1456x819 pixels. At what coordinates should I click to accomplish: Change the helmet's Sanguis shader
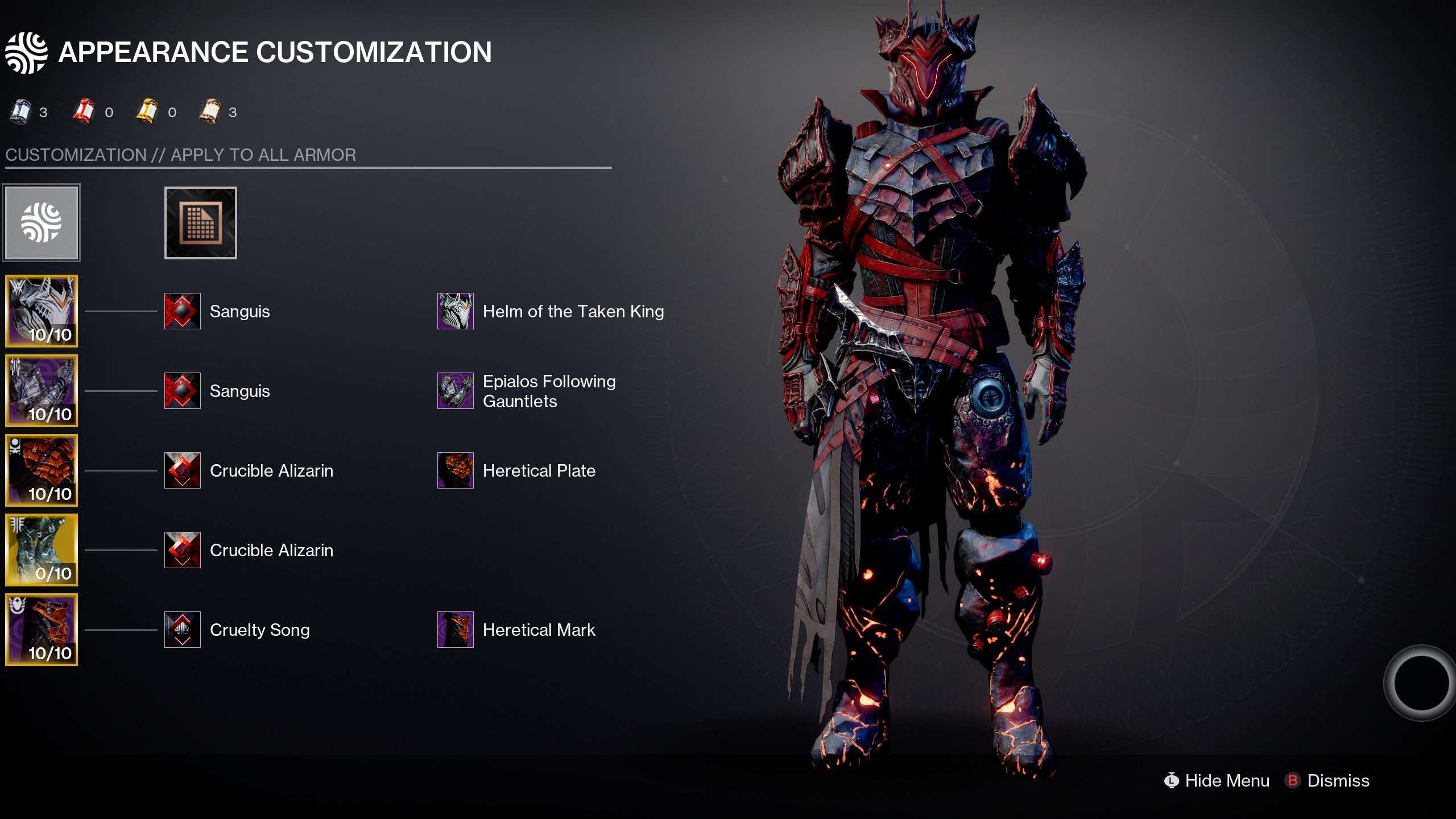pos(183,311)
